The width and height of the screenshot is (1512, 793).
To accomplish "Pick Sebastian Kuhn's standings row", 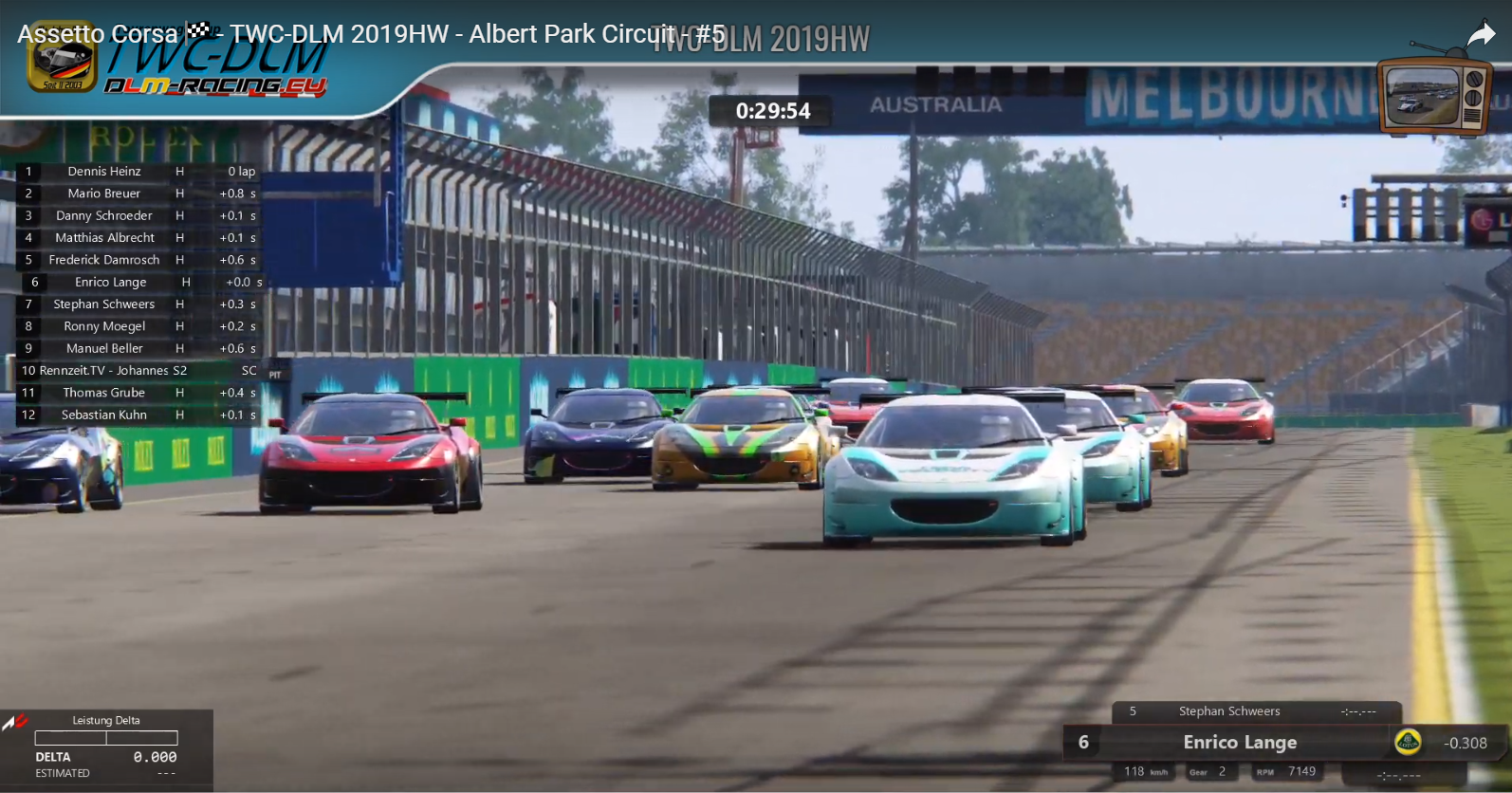I will pos(104,415).
